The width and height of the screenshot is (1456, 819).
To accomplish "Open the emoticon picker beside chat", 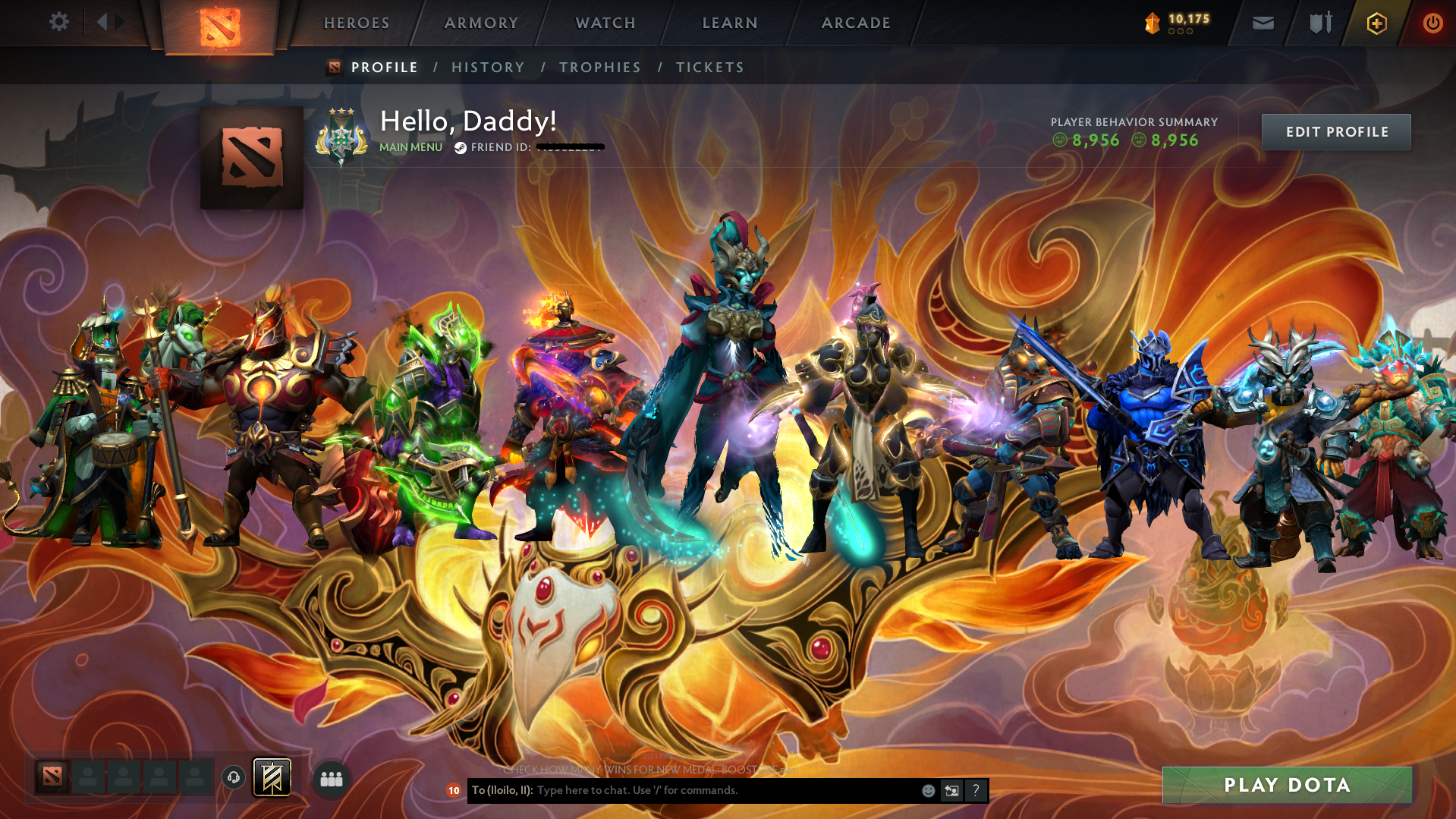I will (927, 790).
